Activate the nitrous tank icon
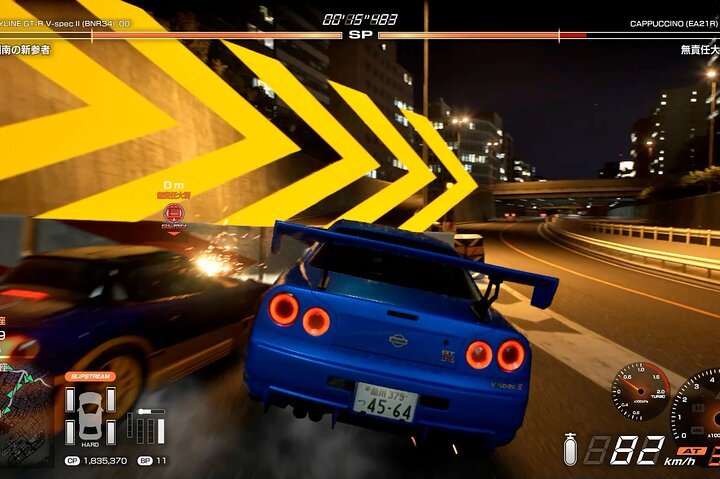Viewport: 720px width, 479px height. 570,452
